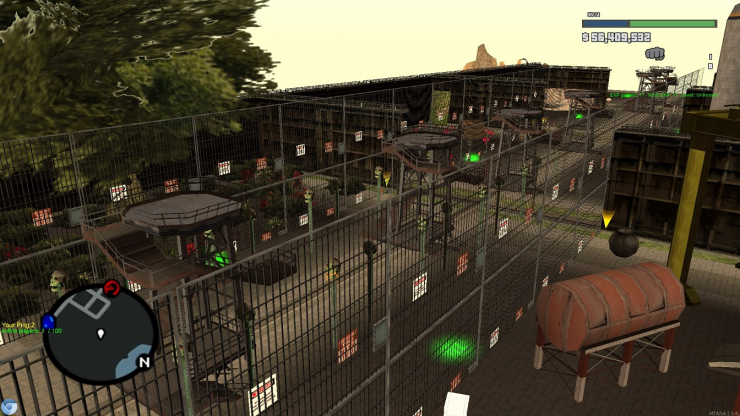Select the fist weapon icon
Image resolution: width=740 pixels, height=416 pixels.
pos(655,53)
